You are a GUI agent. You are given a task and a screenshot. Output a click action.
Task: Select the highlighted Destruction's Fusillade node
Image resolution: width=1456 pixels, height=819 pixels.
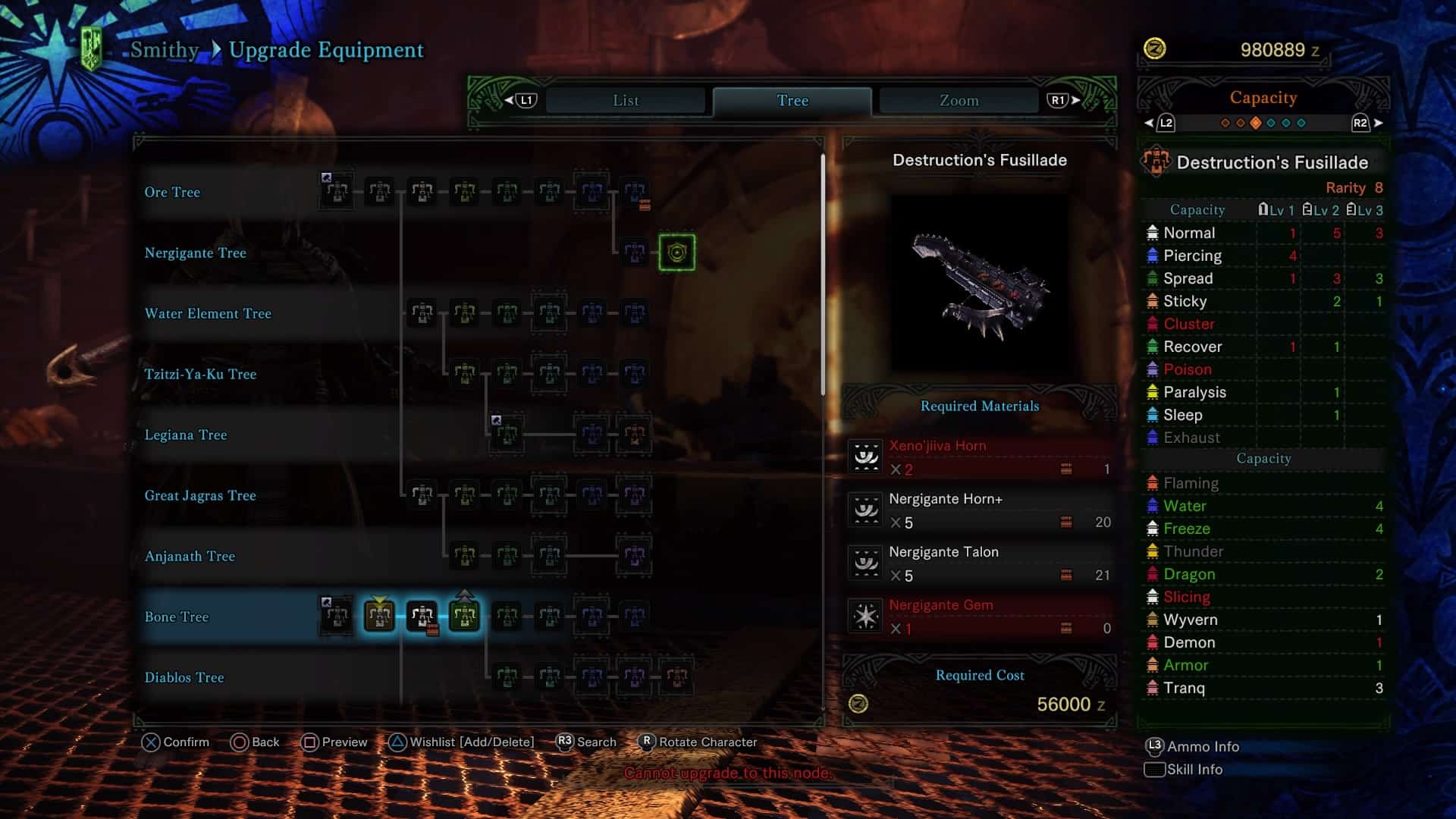[x=675, y=252]
